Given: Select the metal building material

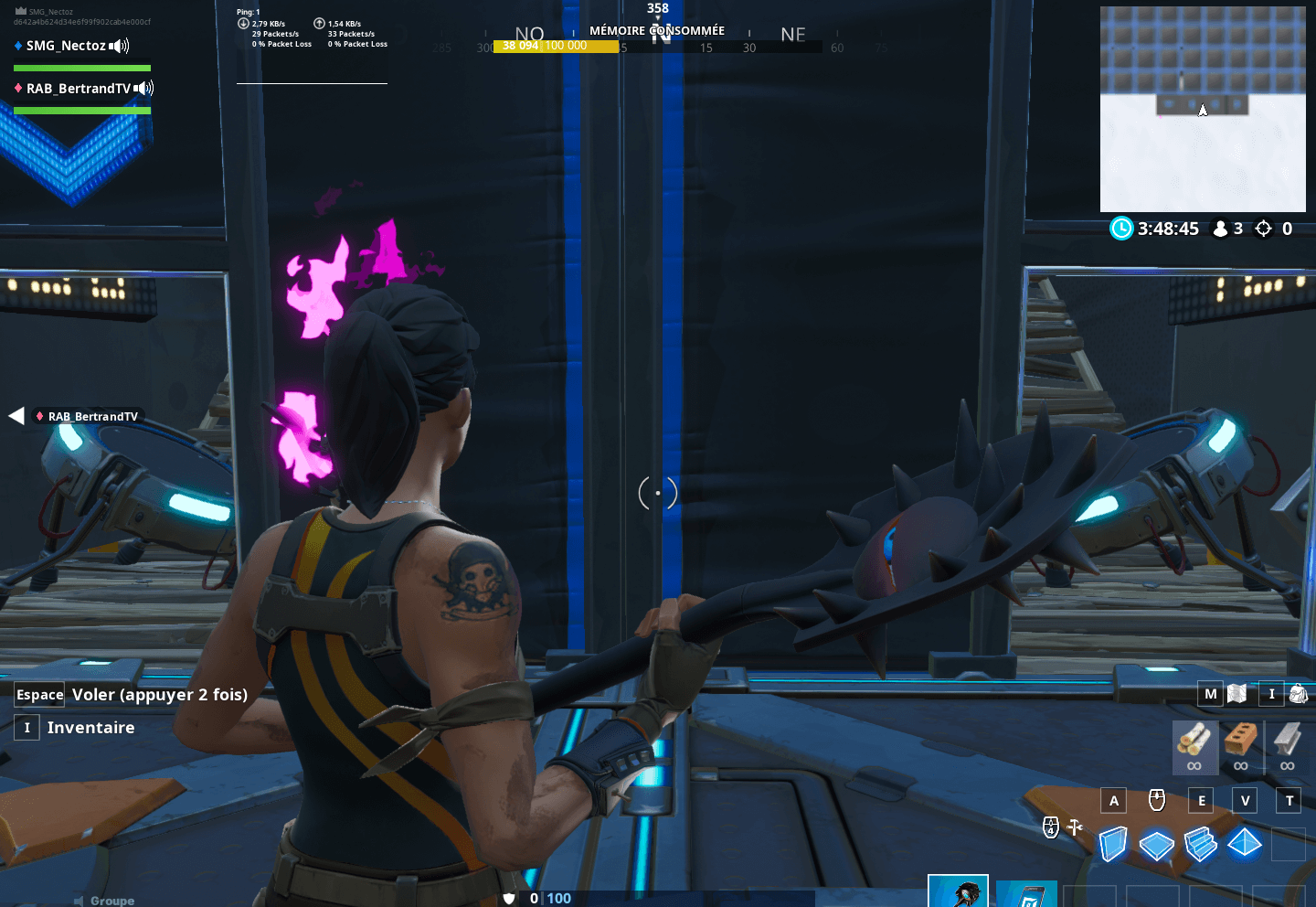Looking at the screenshot, I should pos(1287,740).
